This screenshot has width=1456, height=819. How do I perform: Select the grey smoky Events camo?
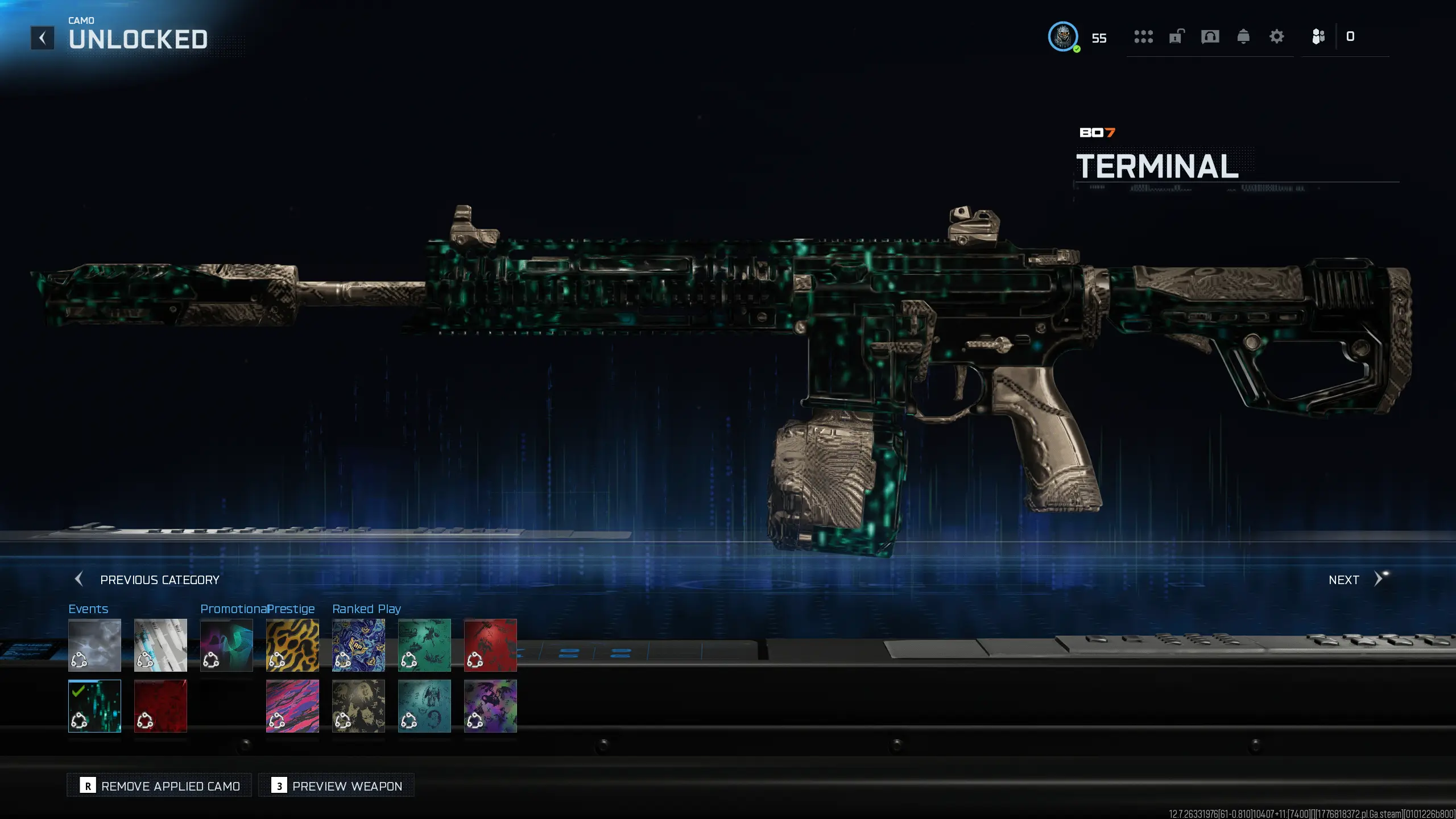point(94,645)
